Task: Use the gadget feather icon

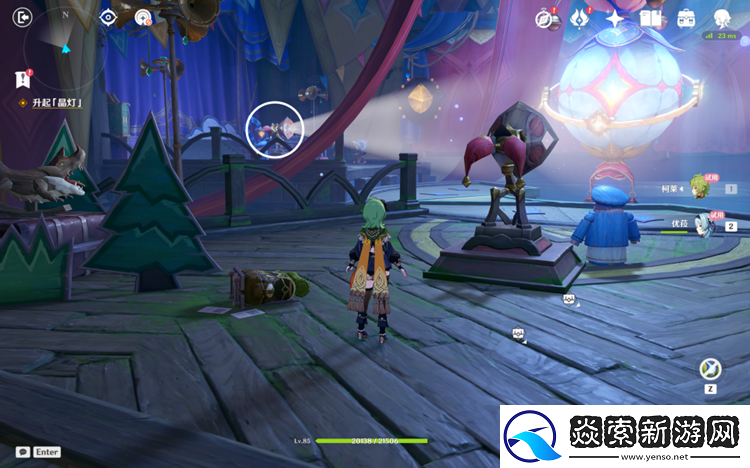Action: point(710,369)
